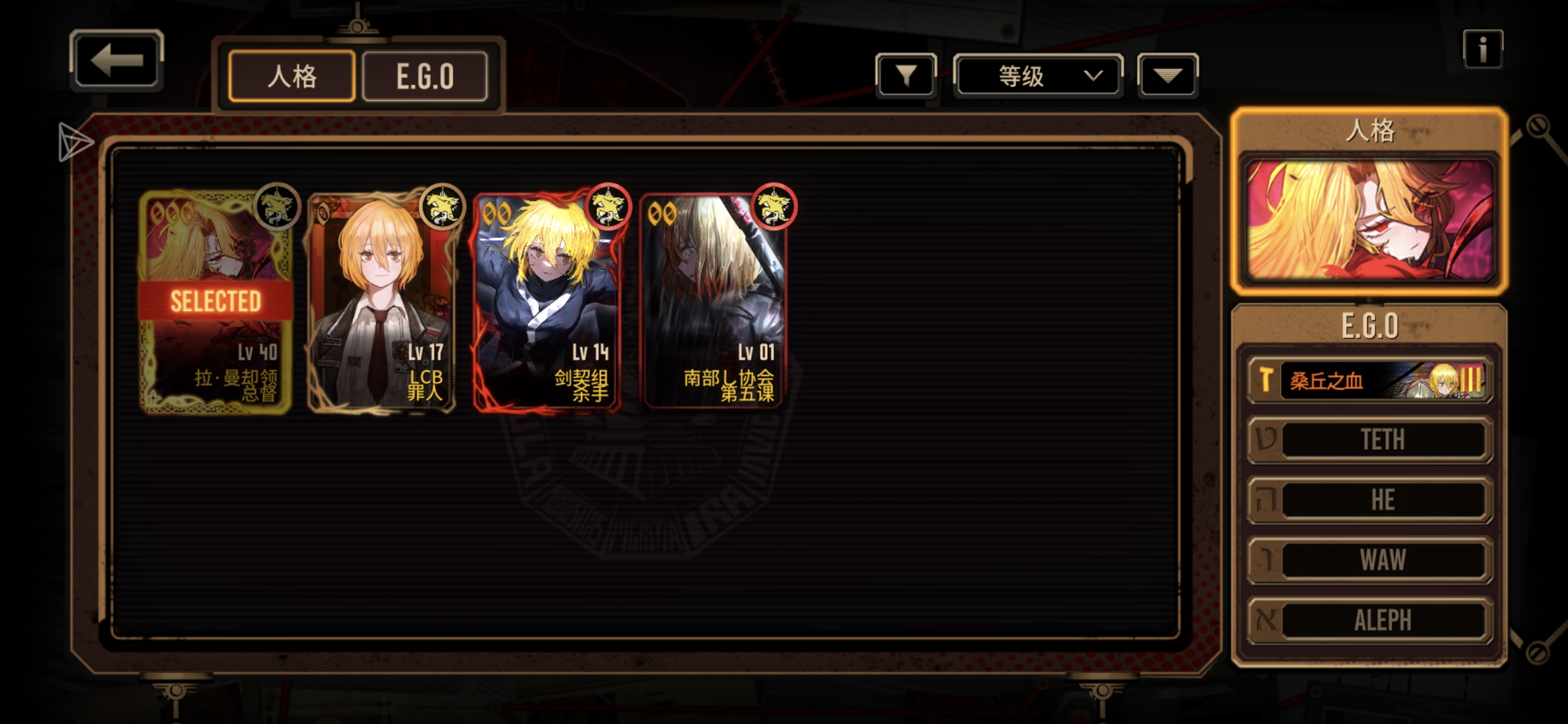Open the info button

1482,49
